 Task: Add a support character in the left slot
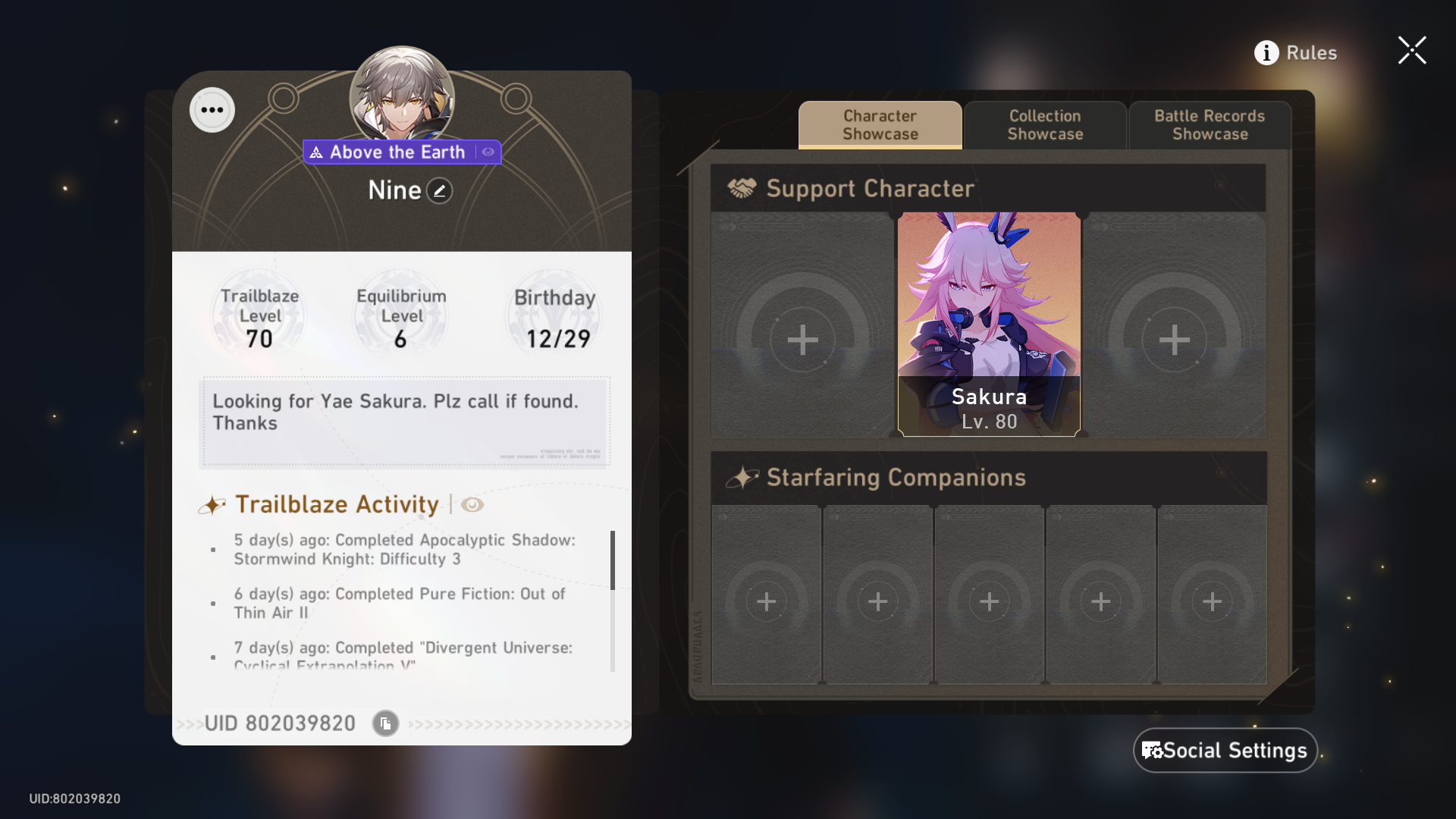802,340
